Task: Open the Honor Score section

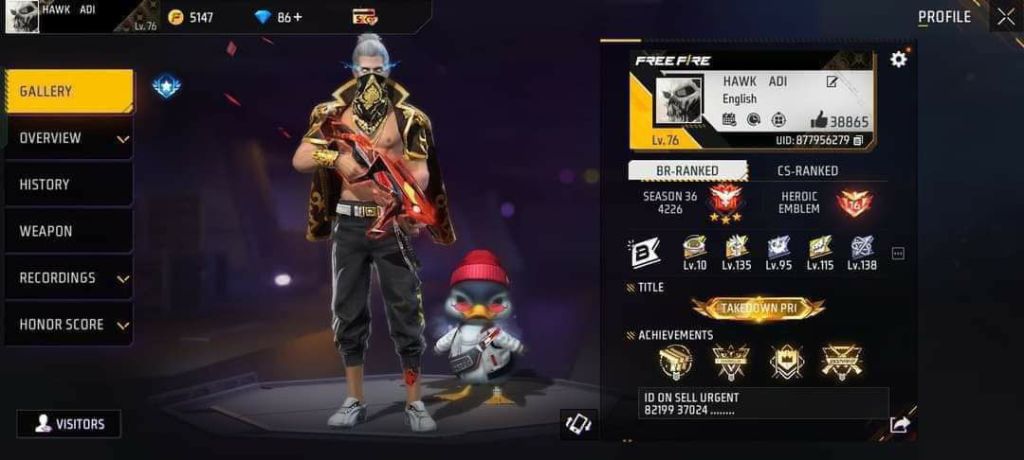Action: point(69,325)
